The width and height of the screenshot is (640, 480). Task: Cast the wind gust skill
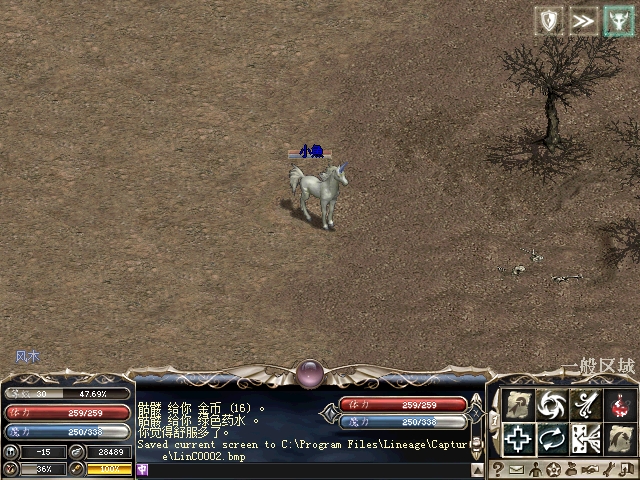[x=585, y=405]
